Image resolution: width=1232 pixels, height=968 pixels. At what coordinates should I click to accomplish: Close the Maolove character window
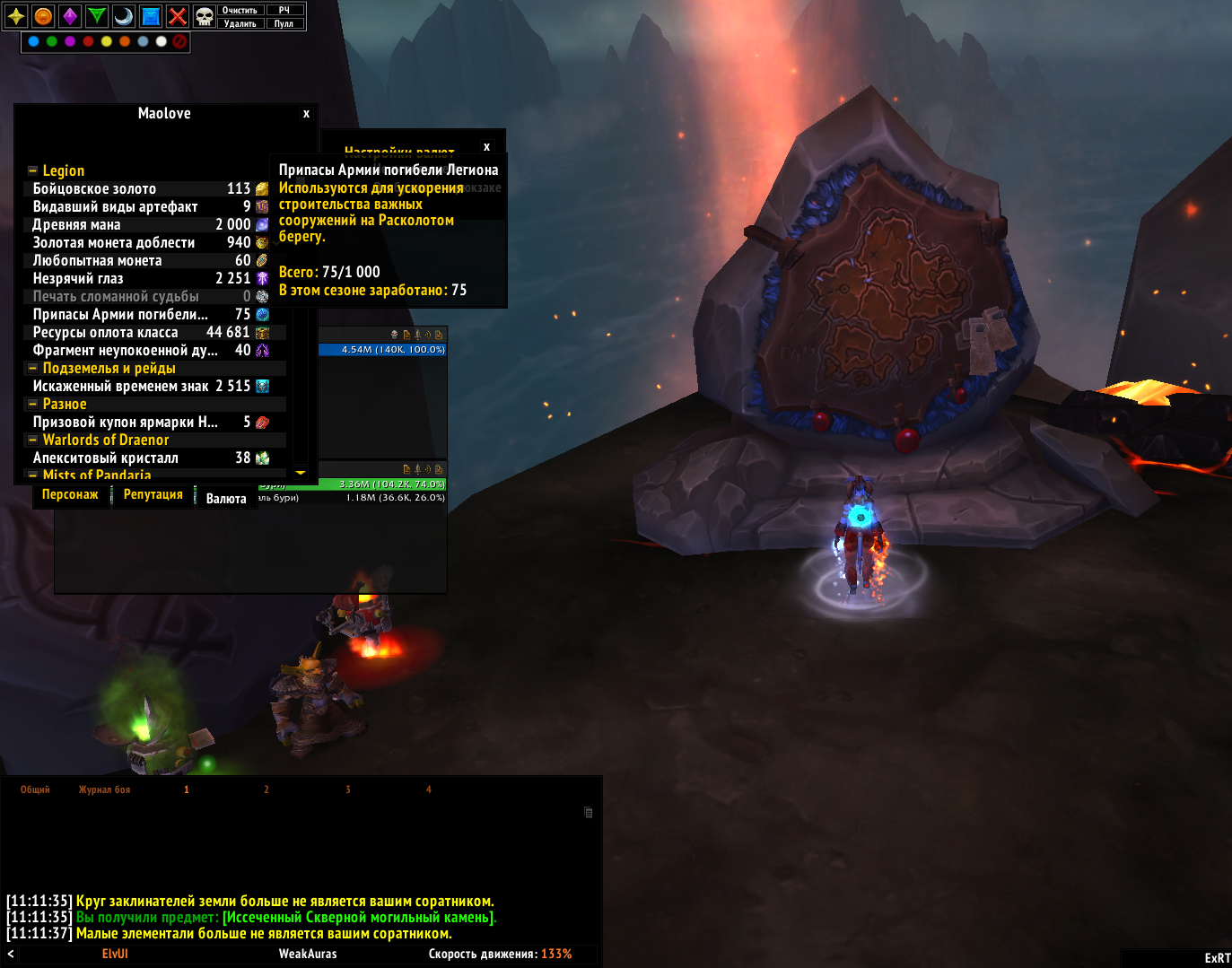point(306,114)
